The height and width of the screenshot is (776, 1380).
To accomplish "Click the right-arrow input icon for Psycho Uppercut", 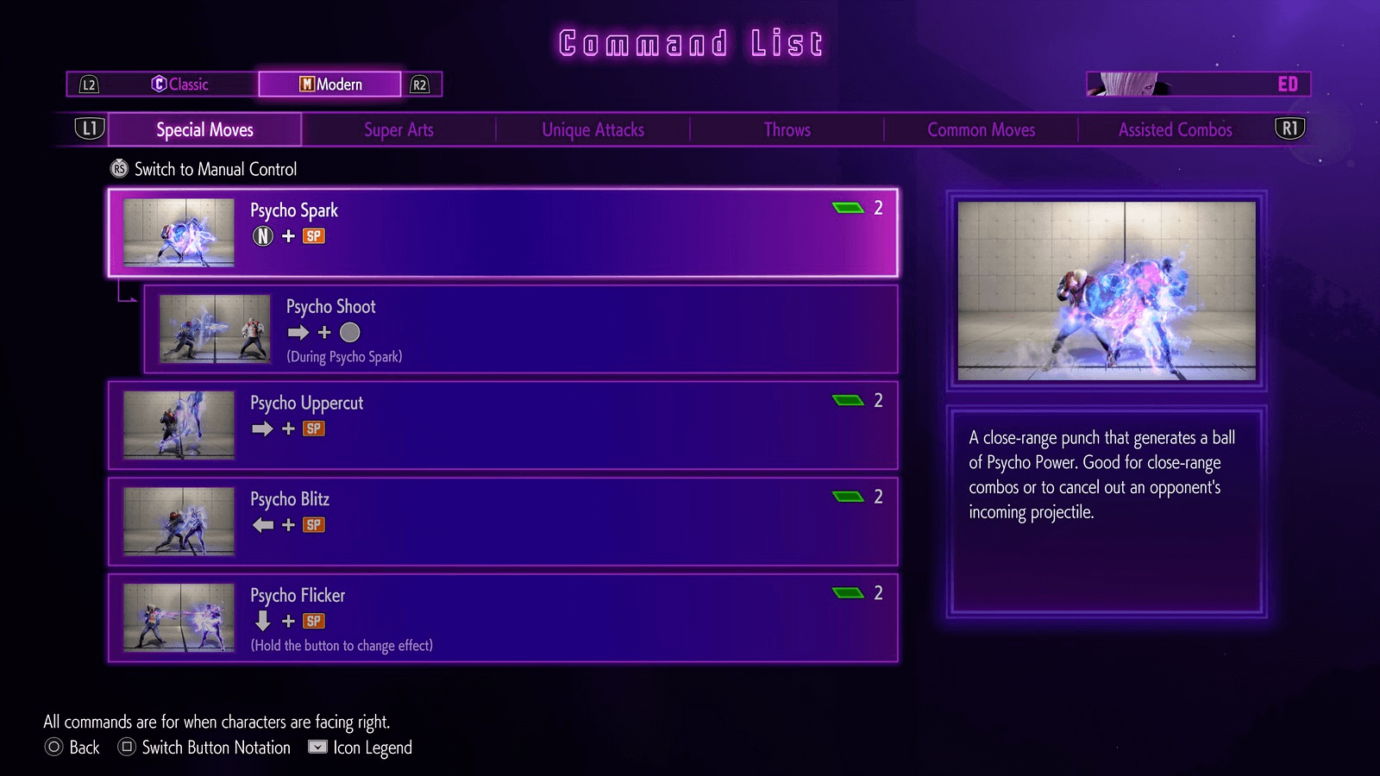I will tap(263, 428).
